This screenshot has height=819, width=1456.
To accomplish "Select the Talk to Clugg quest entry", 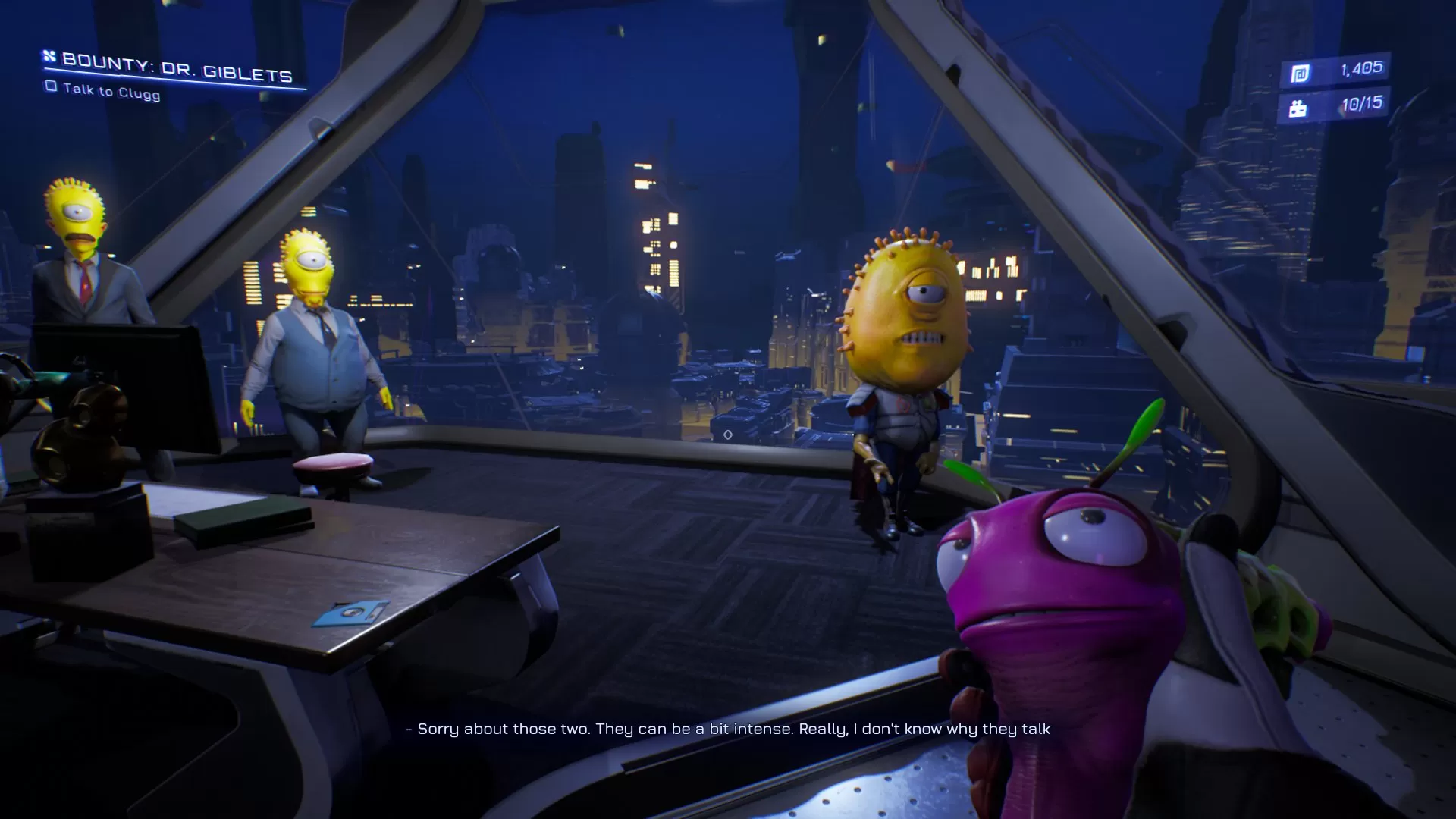I will tap(110, 93).
